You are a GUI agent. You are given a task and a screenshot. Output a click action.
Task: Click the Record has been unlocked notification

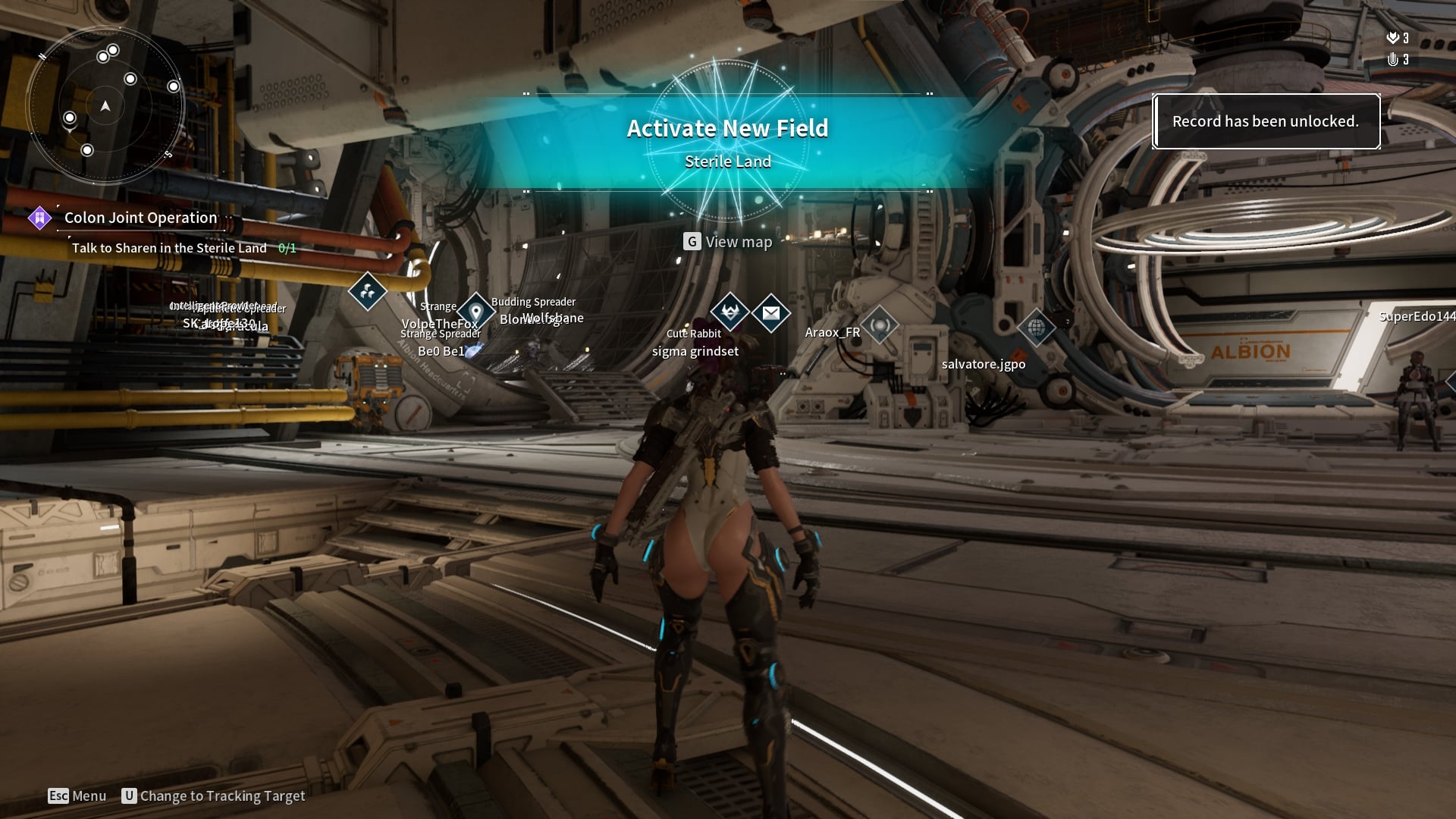(x=1265, y=121)
